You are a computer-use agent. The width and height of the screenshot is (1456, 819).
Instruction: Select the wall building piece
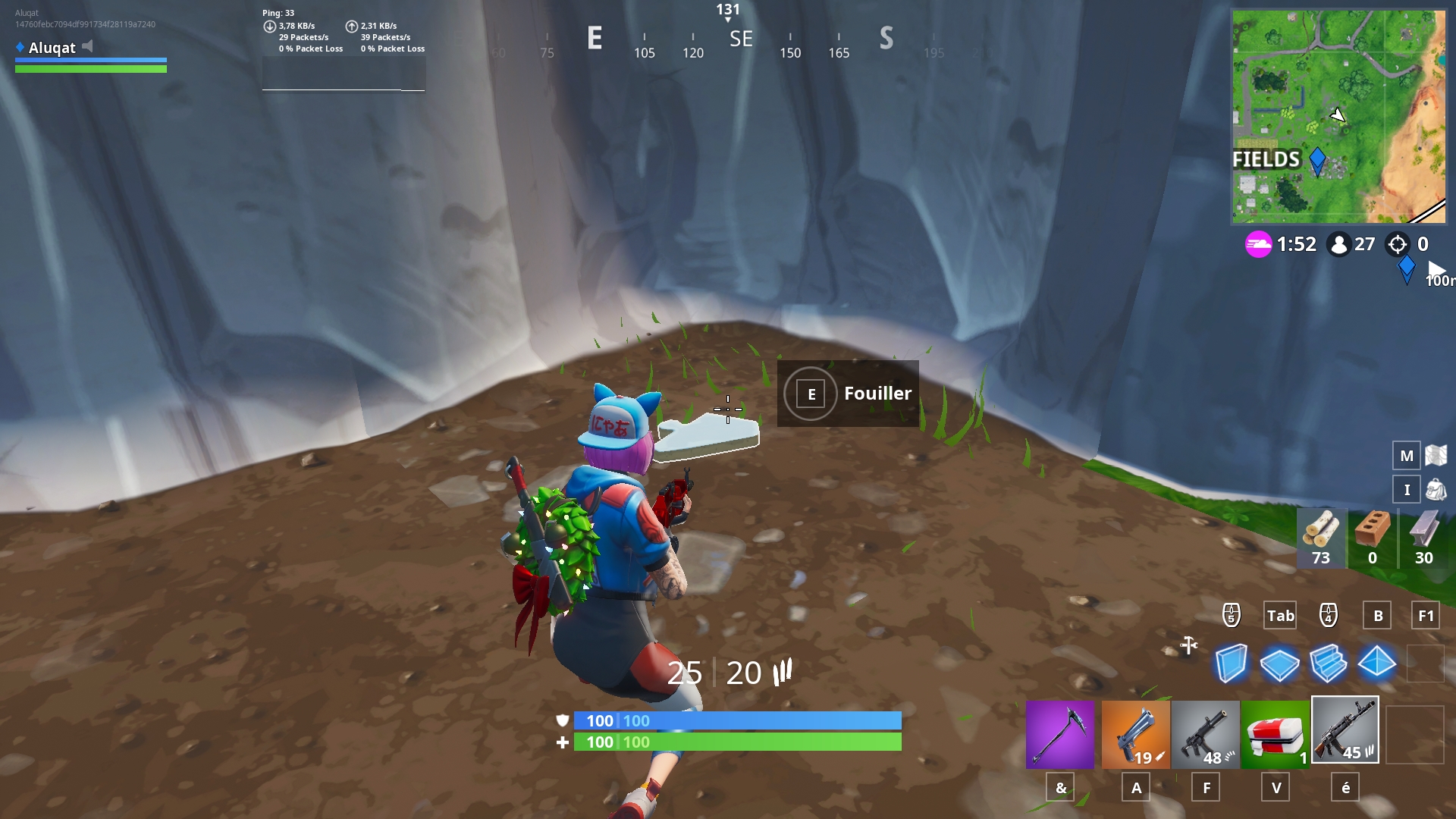point(1231,663)
